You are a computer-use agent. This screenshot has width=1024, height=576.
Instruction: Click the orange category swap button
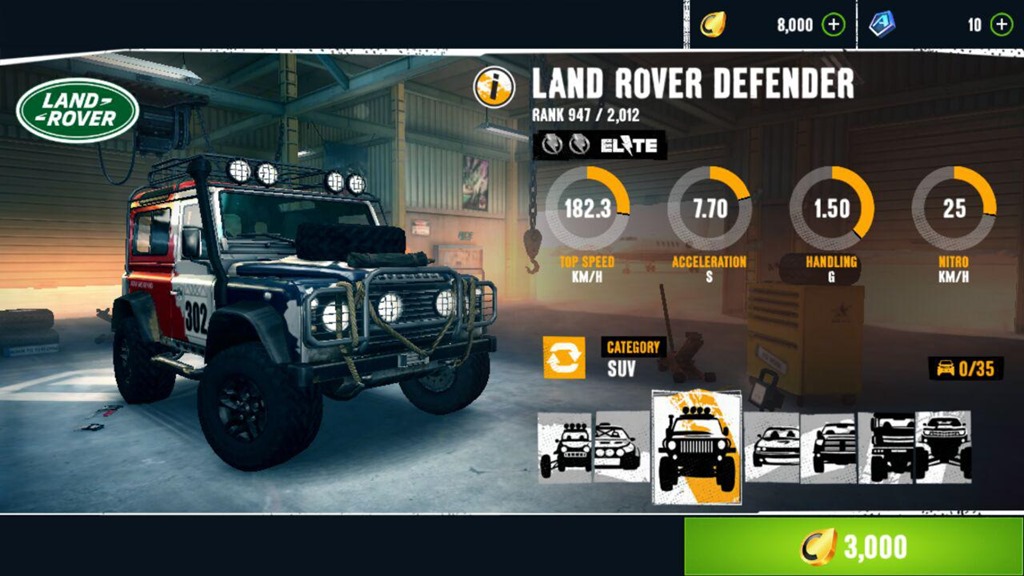coord(564,357)
